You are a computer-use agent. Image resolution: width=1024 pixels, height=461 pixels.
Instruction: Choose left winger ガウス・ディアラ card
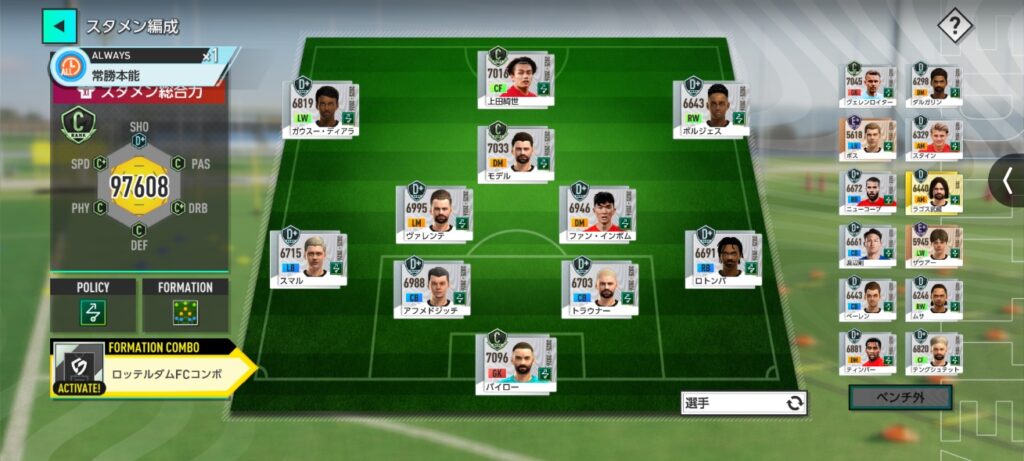[322, 108]
